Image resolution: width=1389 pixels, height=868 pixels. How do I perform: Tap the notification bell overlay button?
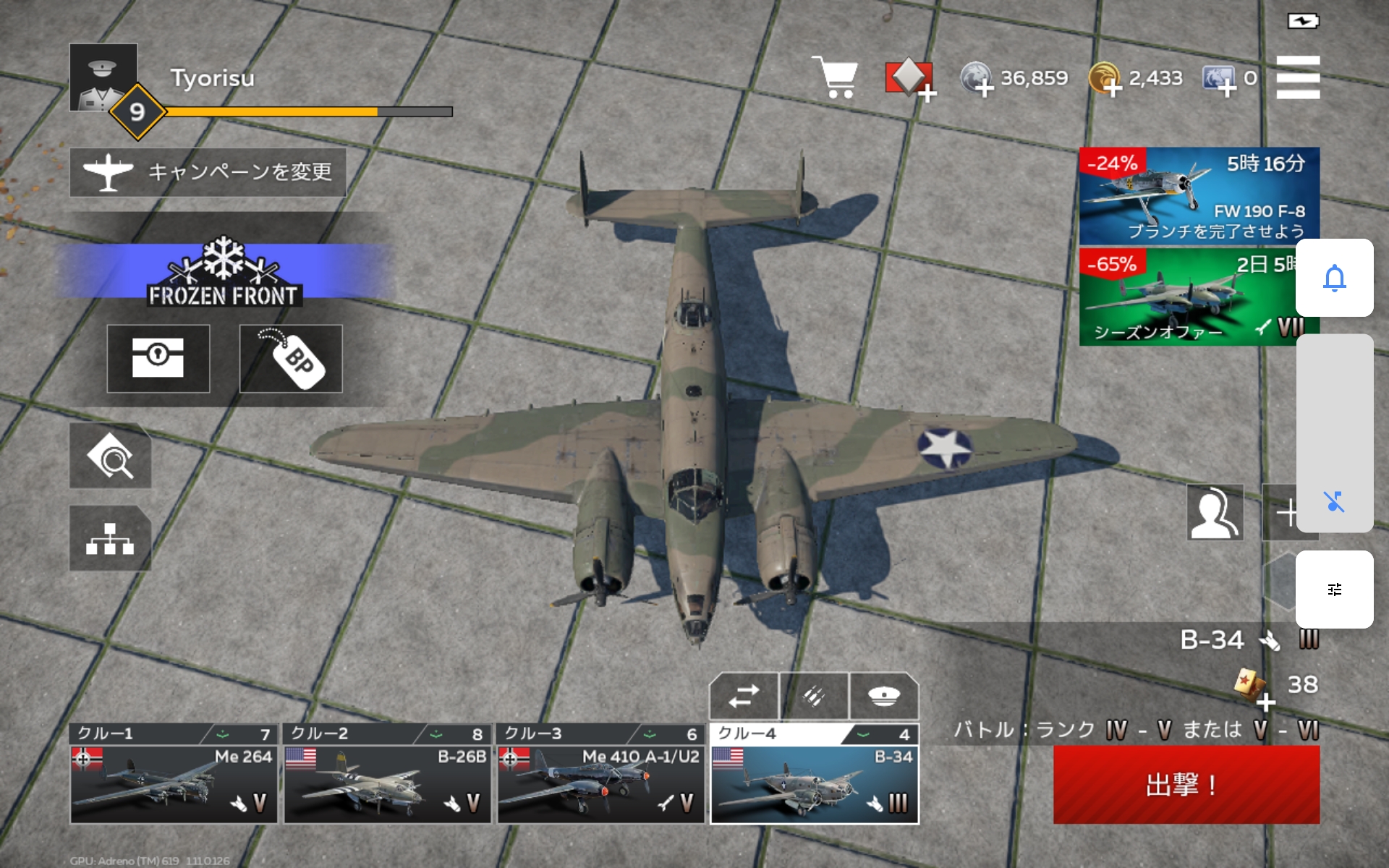click(1334, 278)
